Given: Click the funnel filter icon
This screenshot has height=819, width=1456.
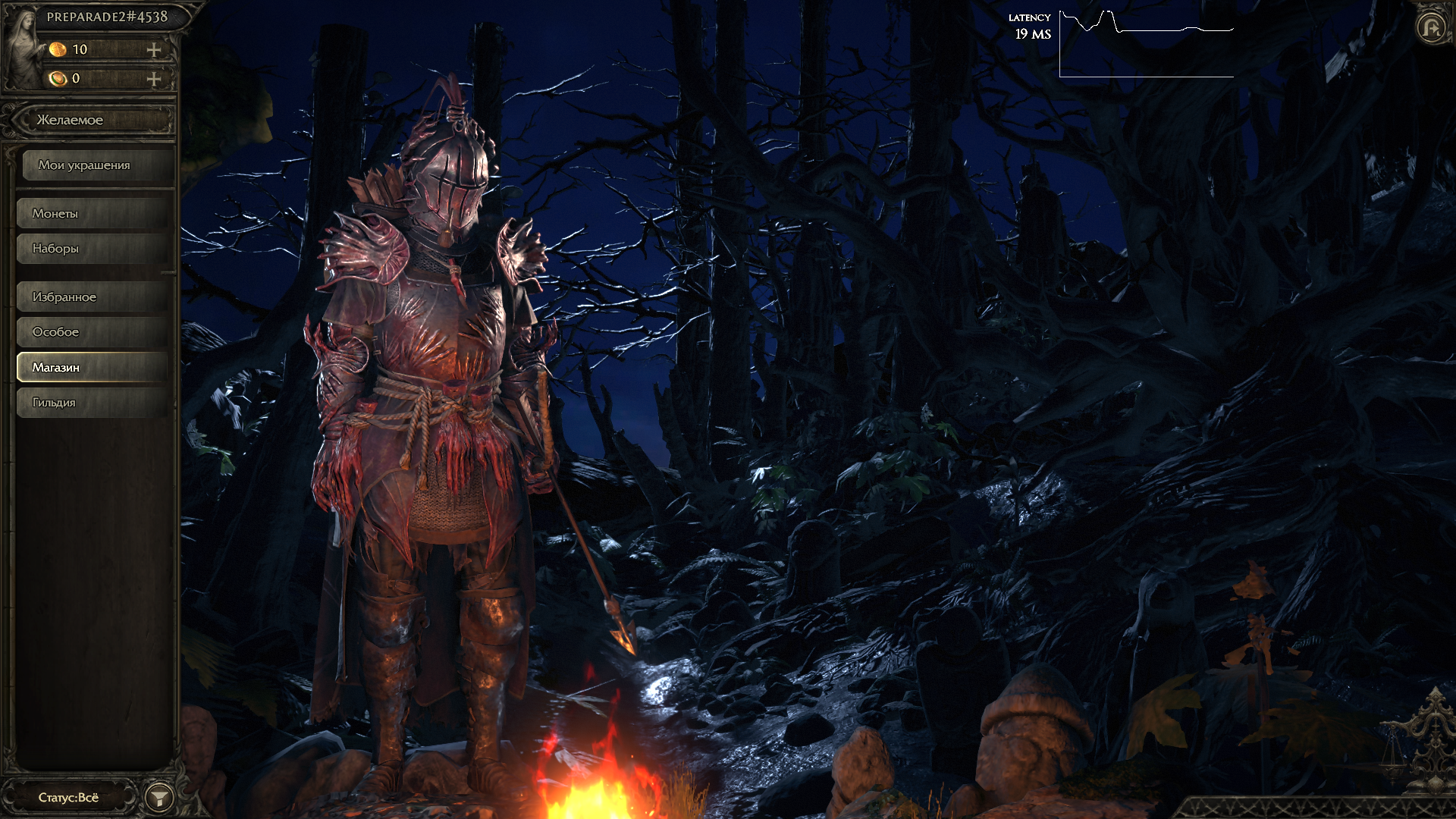Looking at the screenshot, I should click(x=159, y=798).
